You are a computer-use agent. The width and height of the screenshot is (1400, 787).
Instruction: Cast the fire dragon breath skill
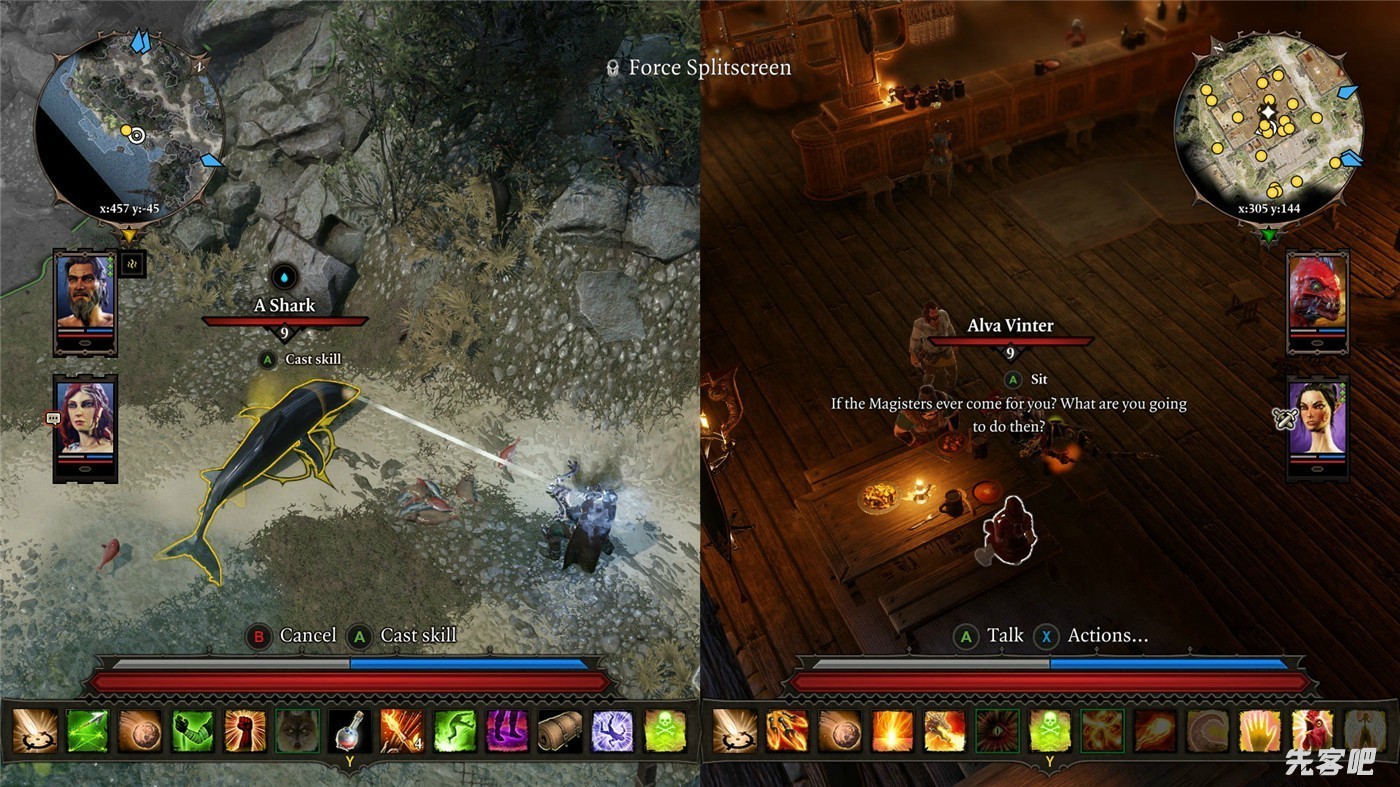945,731
